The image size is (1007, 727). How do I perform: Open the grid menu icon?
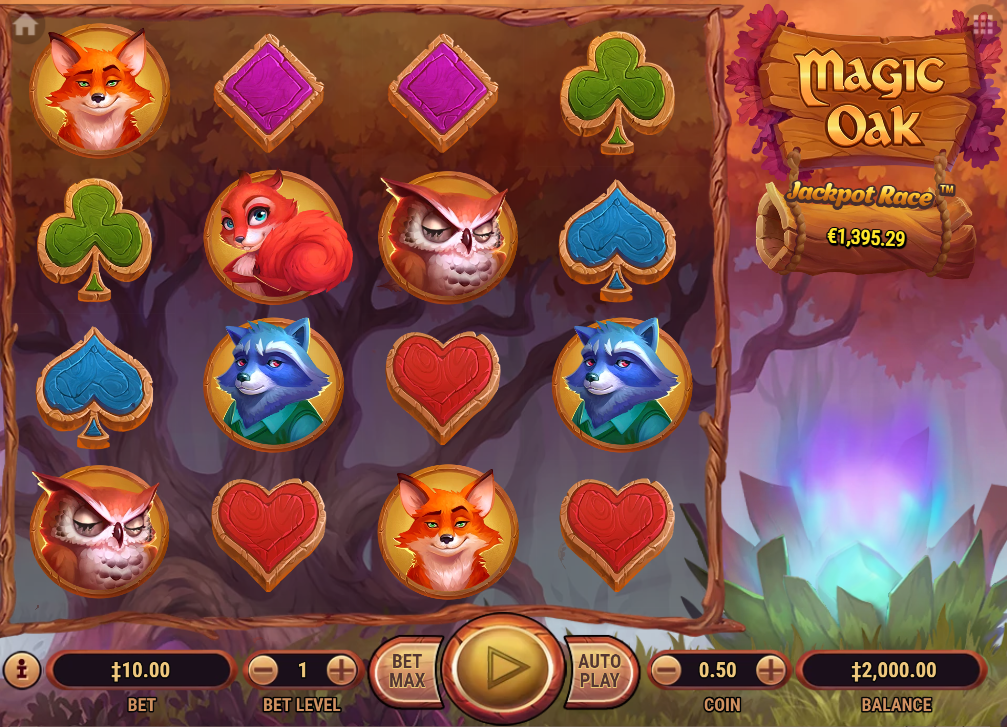[983, 22]
